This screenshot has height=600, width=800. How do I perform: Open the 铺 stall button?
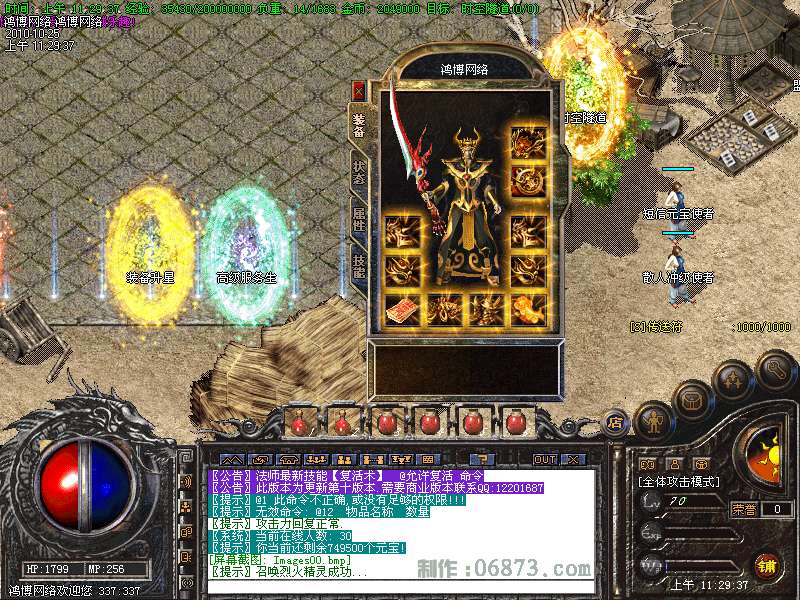(x=767, y=565)
